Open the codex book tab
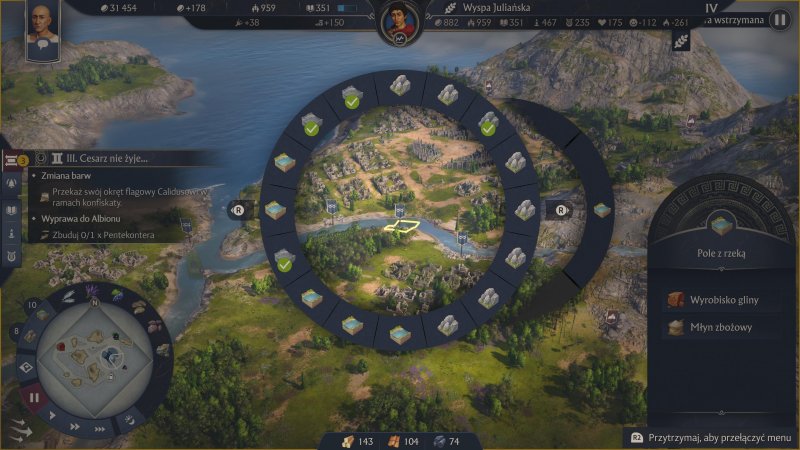The image size is (800, 450). click(x=13, y=211)
